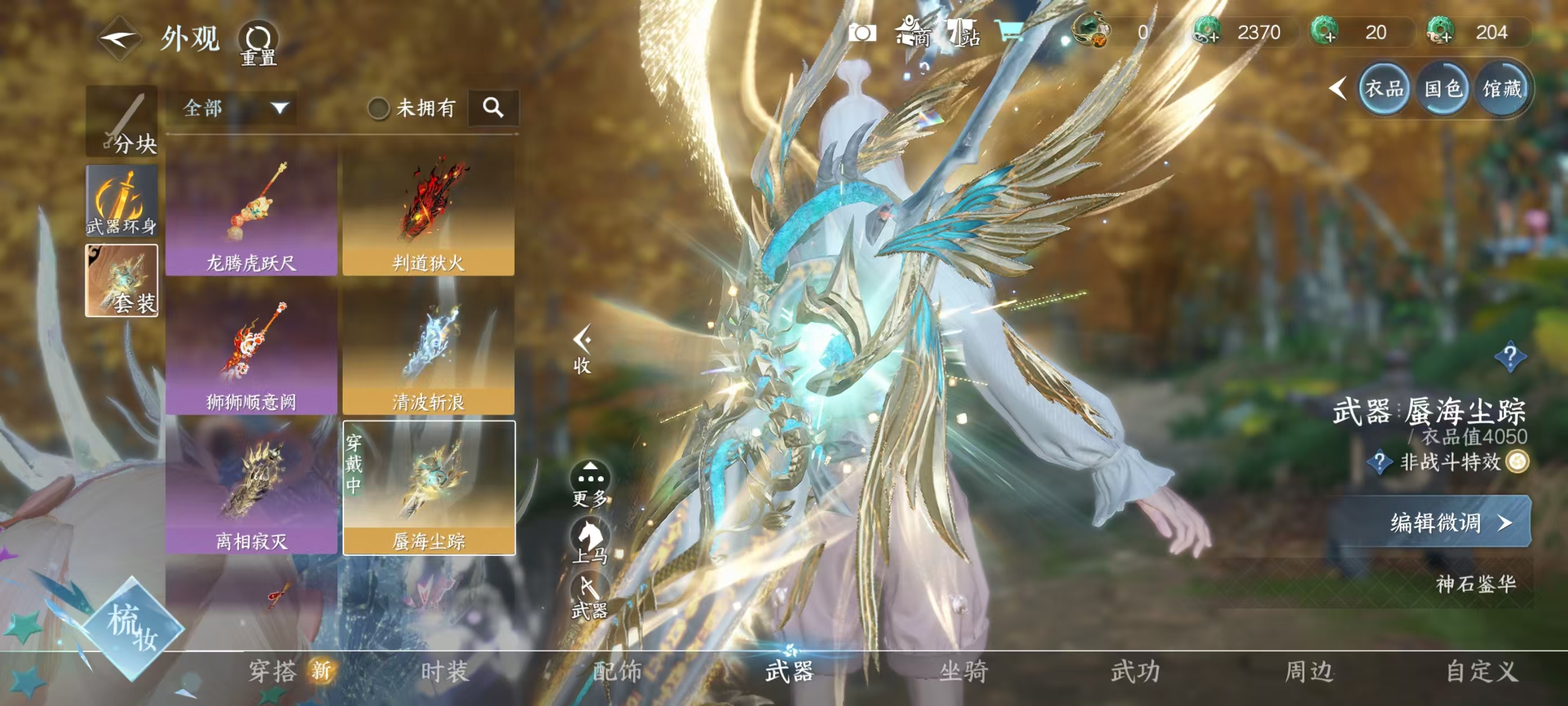Viewport: 1568px width, 706px height.
Task: Open the 全部 filter dropdown
Action: 234,109
